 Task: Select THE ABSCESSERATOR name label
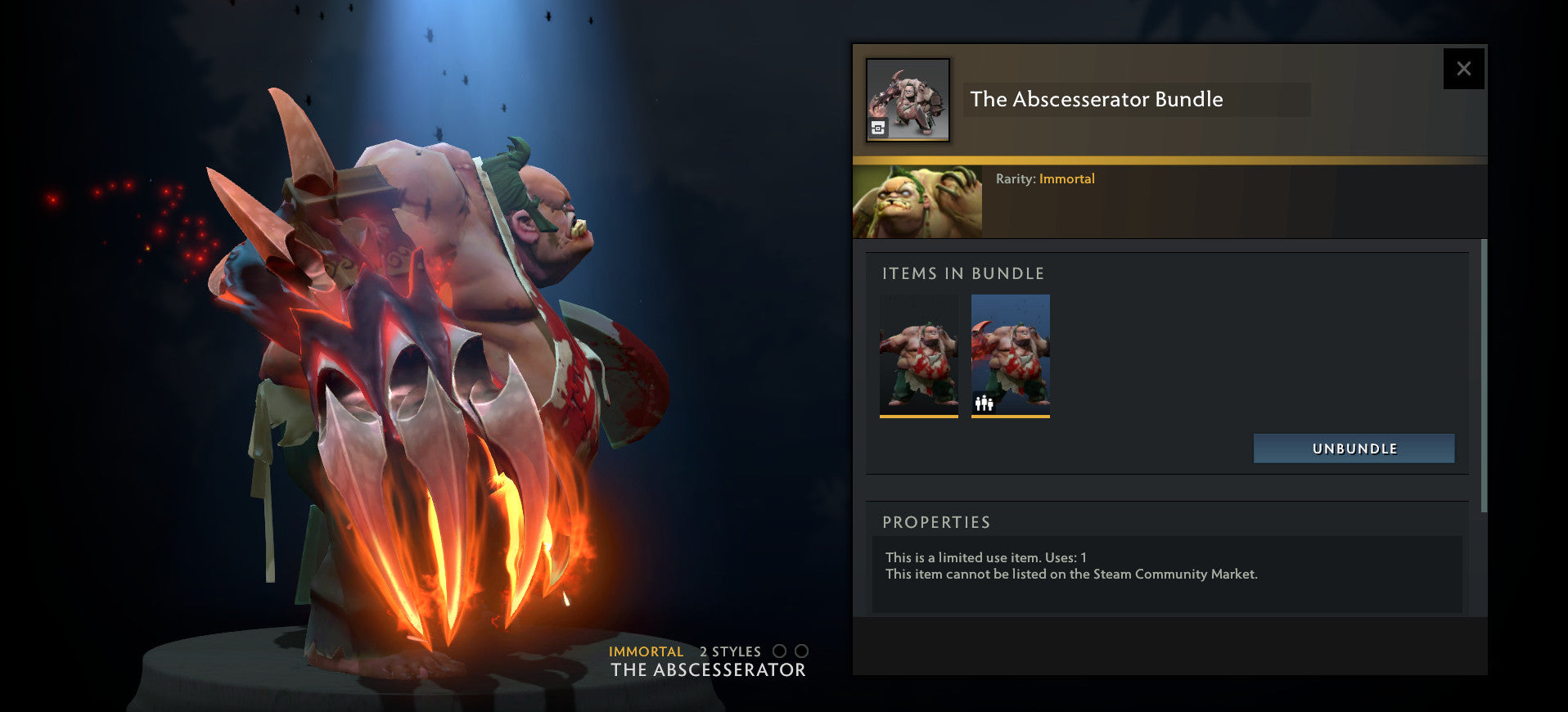[707, 669]
